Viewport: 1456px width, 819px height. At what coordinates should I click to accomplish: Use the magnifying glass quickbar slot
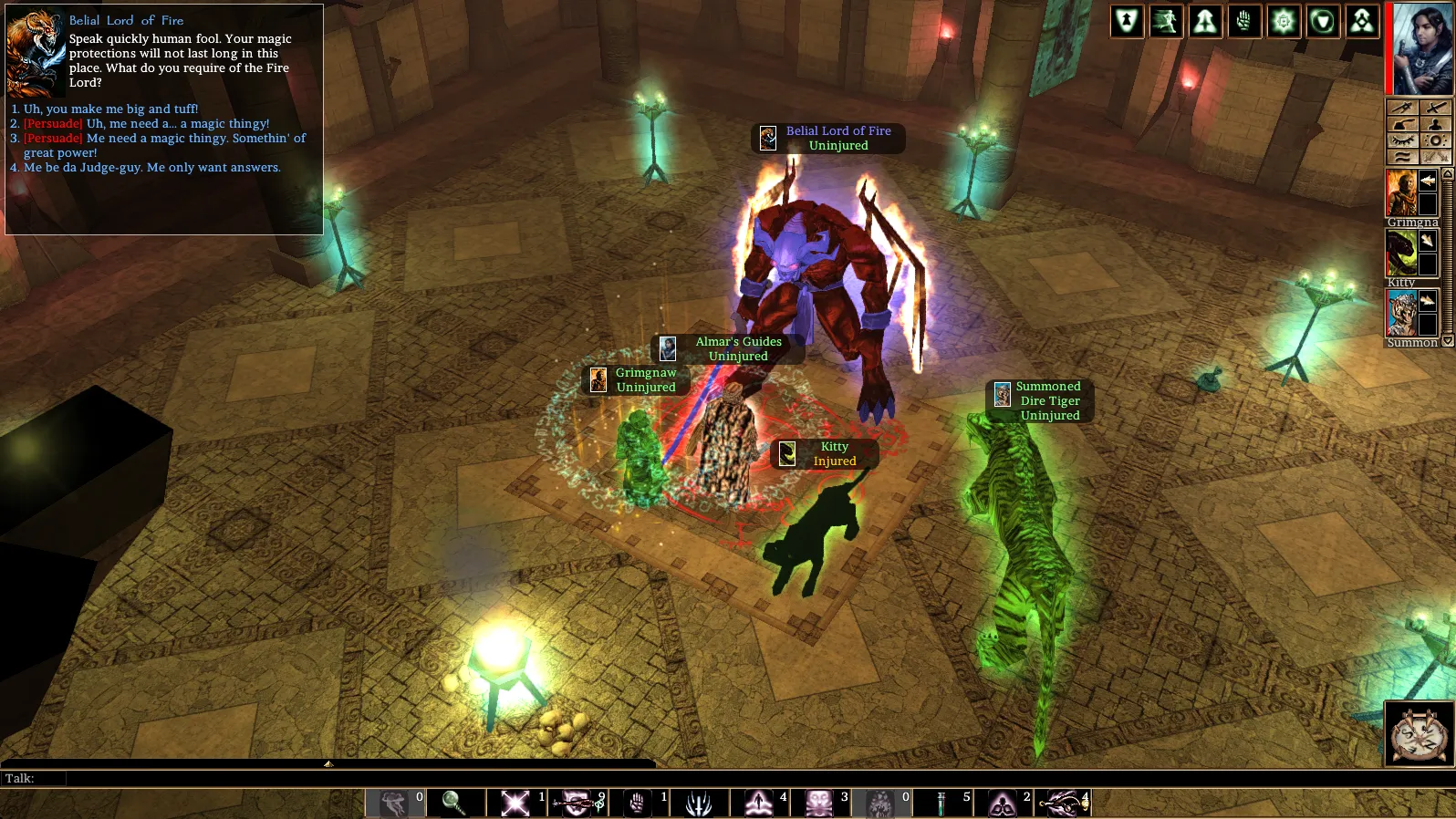click(x=453, y=803)
